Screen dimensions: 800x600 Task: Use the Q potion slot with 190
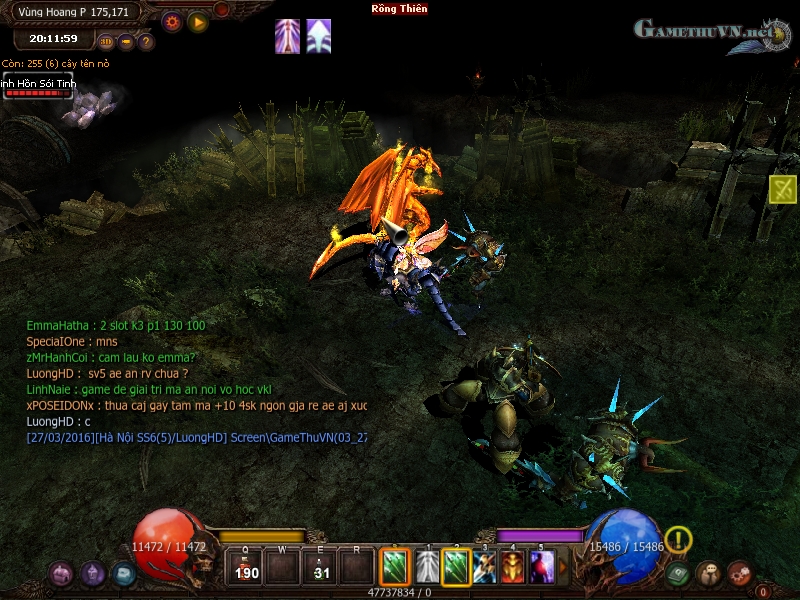[245, 566]
